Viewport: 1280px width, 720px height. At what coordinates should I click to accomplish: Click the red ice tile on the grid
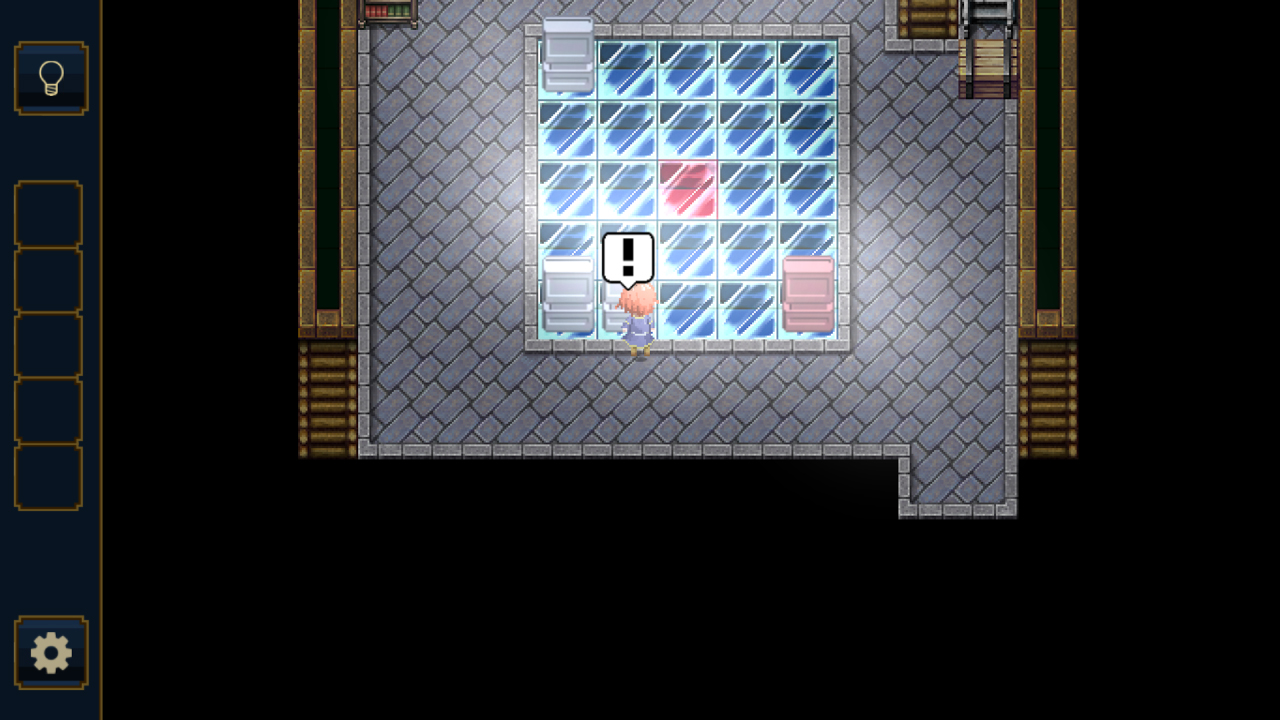tap(688, 190)
